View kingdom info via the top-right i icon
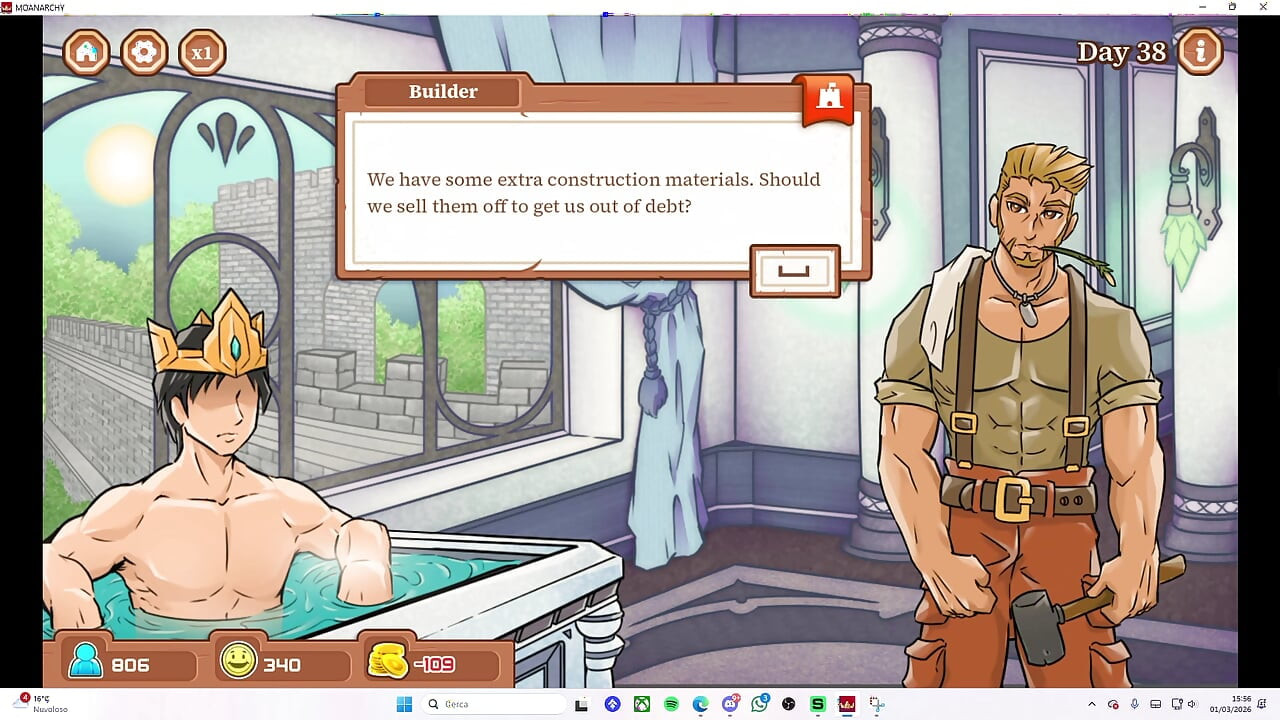This screenshot has height=720, width=1280. click(x=1200, y=52)
